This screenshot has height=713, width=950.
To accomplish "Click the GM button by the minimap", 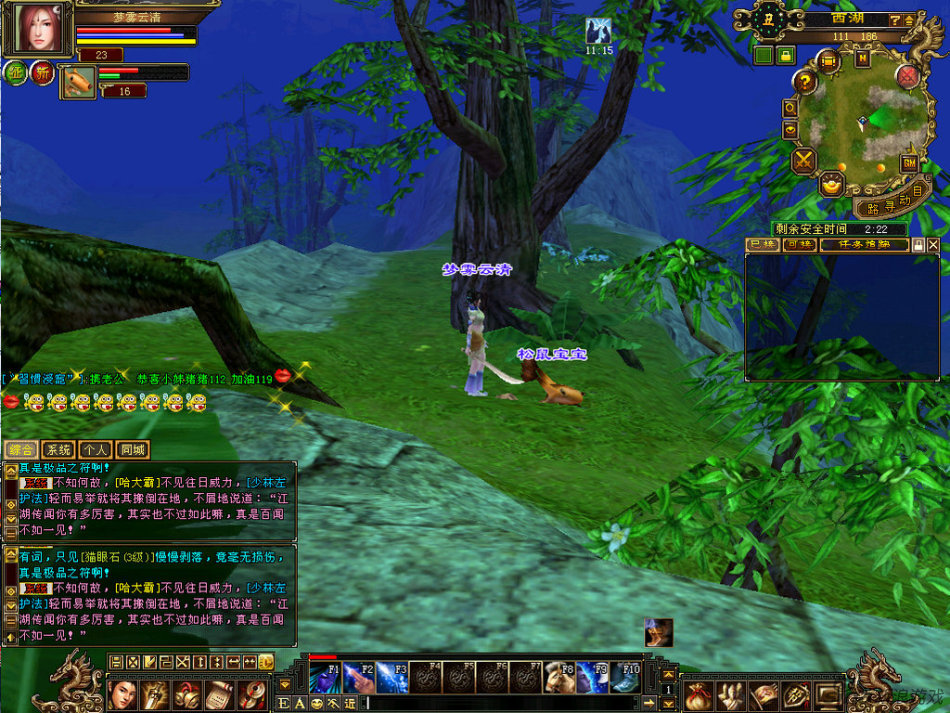I will pyautogui.click(x=910, y=162).
